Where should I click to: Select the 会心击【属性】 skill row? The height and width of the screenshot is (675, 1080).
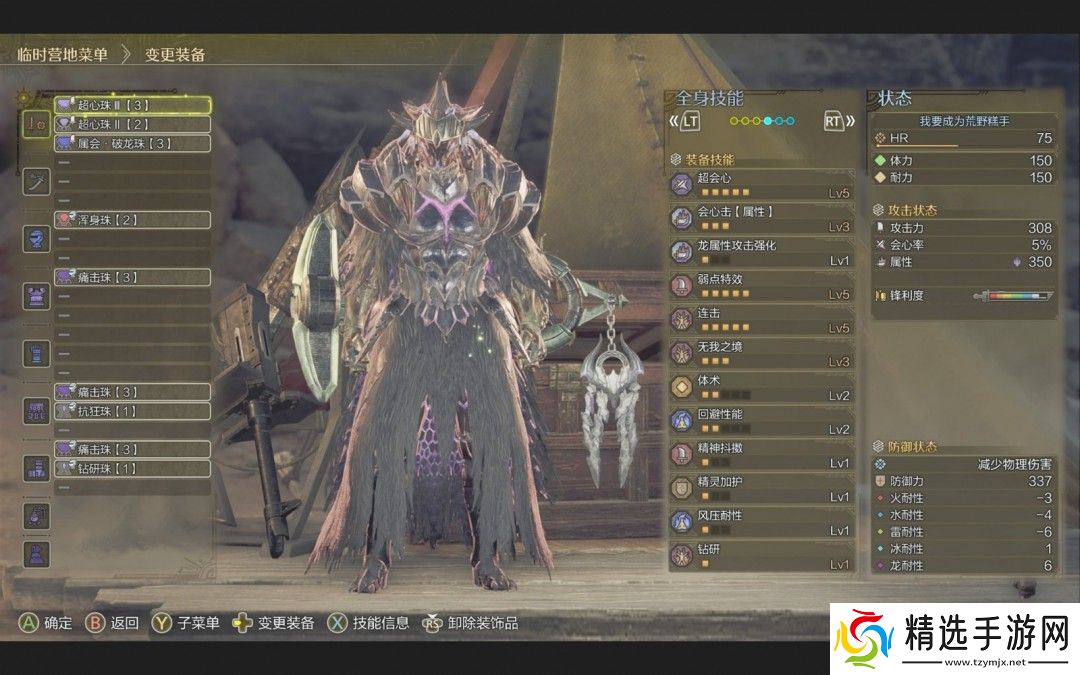pyautogui.click(x=762, y=218)
